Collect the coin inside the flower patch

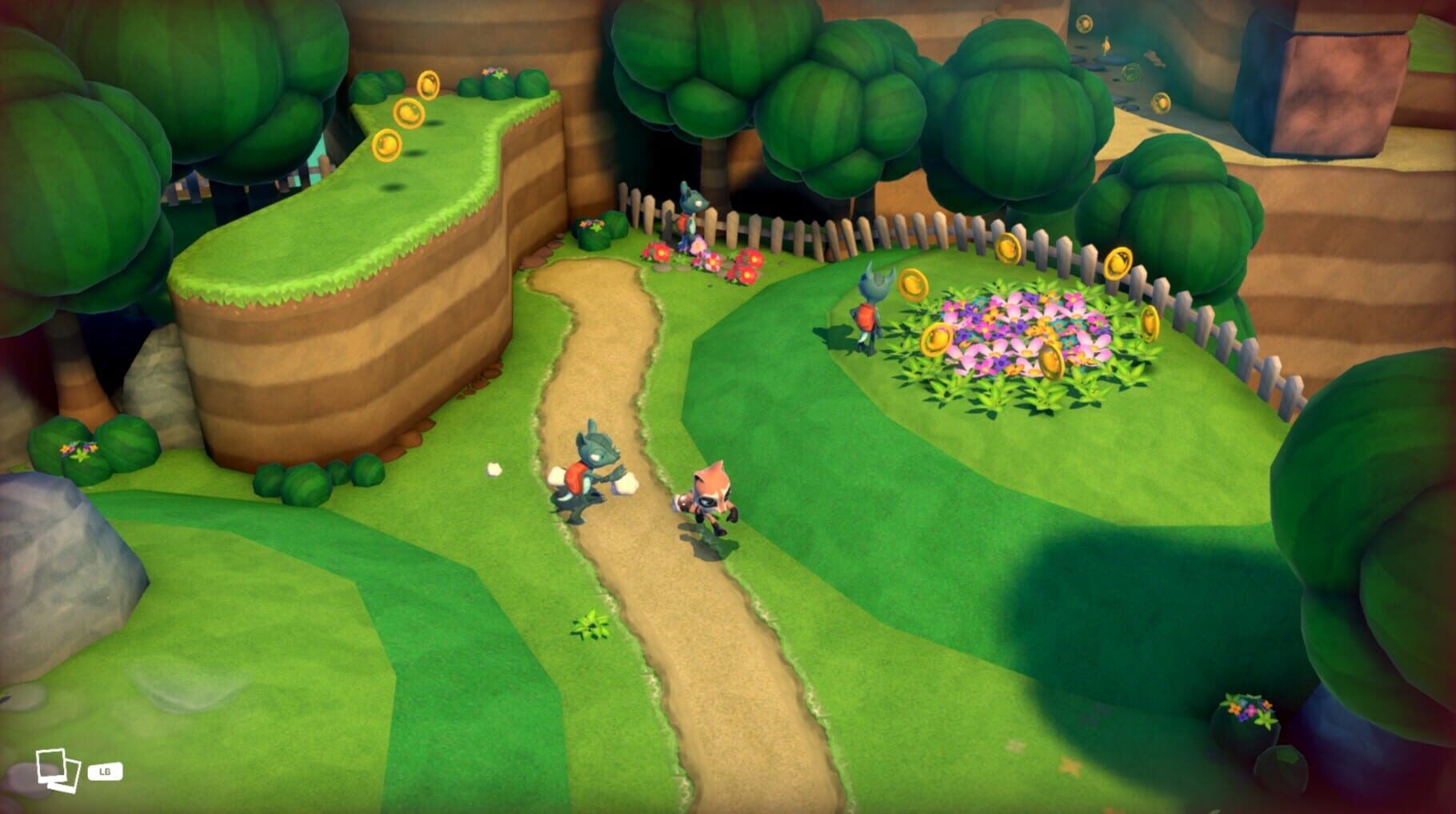coord(1052,360)
